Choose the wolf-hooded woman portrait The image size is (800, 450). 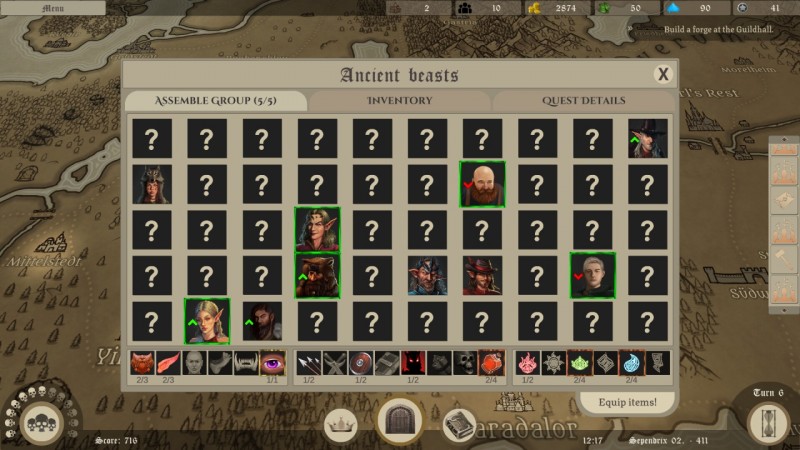152,184
